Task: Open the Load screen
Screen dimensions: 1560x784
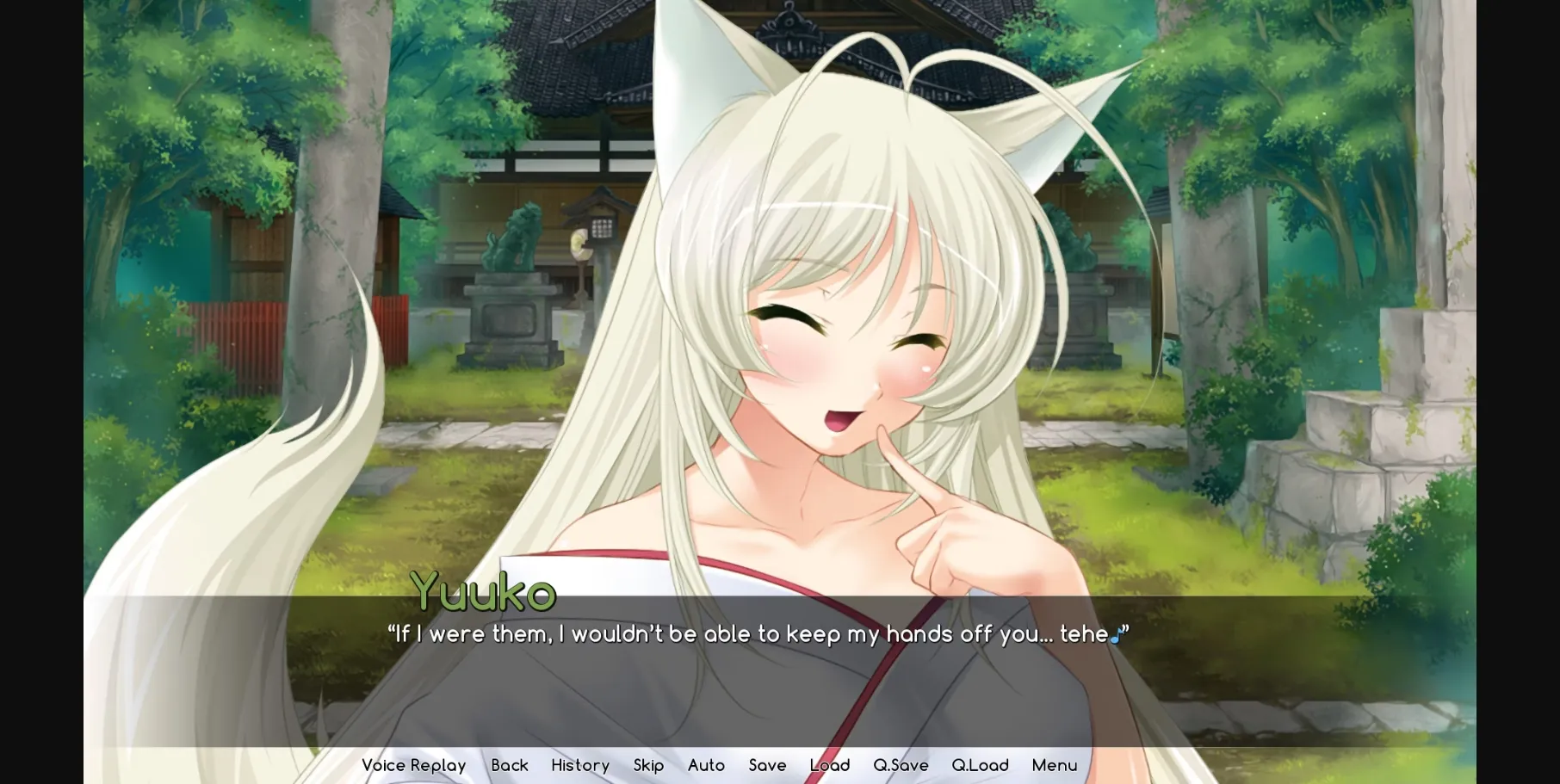Action: coord(829,765)
